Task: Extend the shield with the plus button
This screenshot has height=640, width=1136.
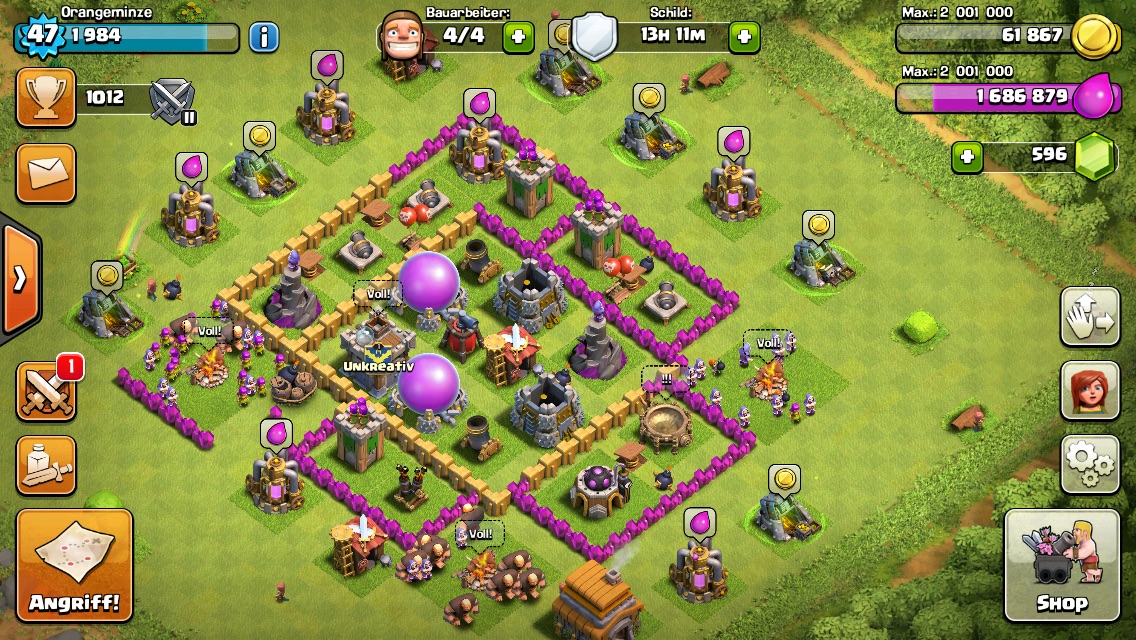Action: [743, 38]
